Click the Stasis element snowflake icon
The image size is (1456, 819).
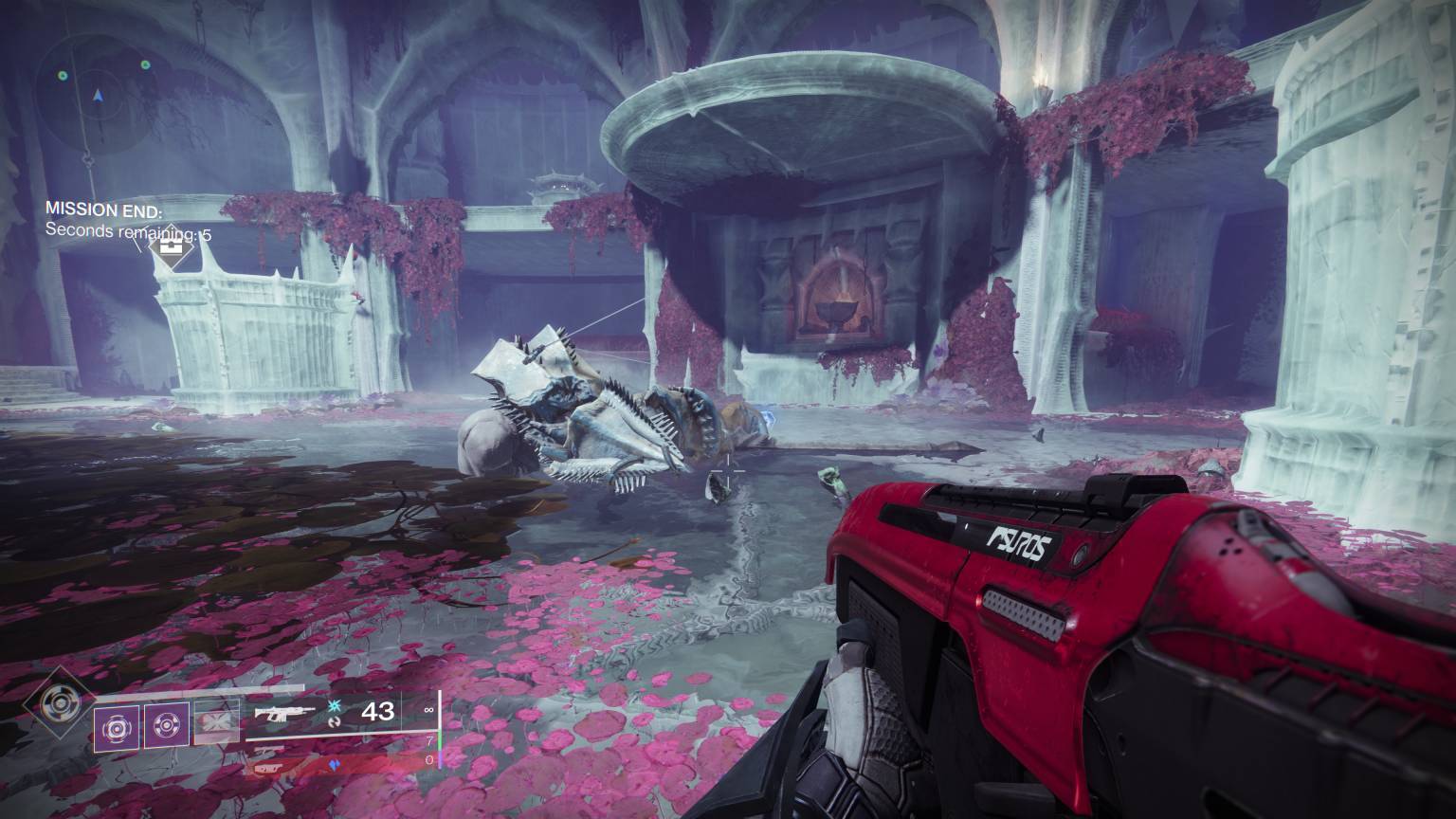click(x=335, y=707)
